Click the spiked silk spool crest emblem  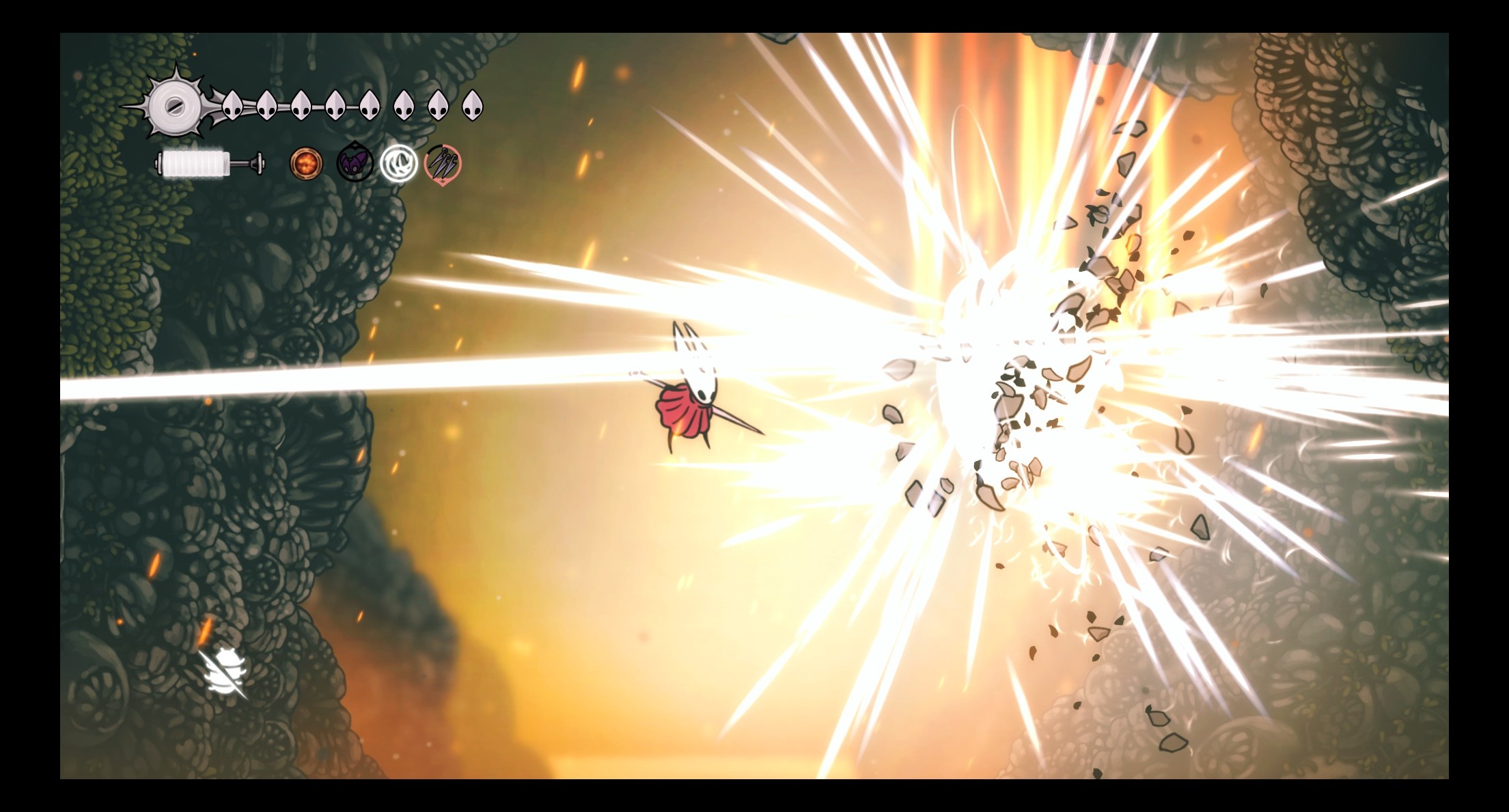[175, 106]
